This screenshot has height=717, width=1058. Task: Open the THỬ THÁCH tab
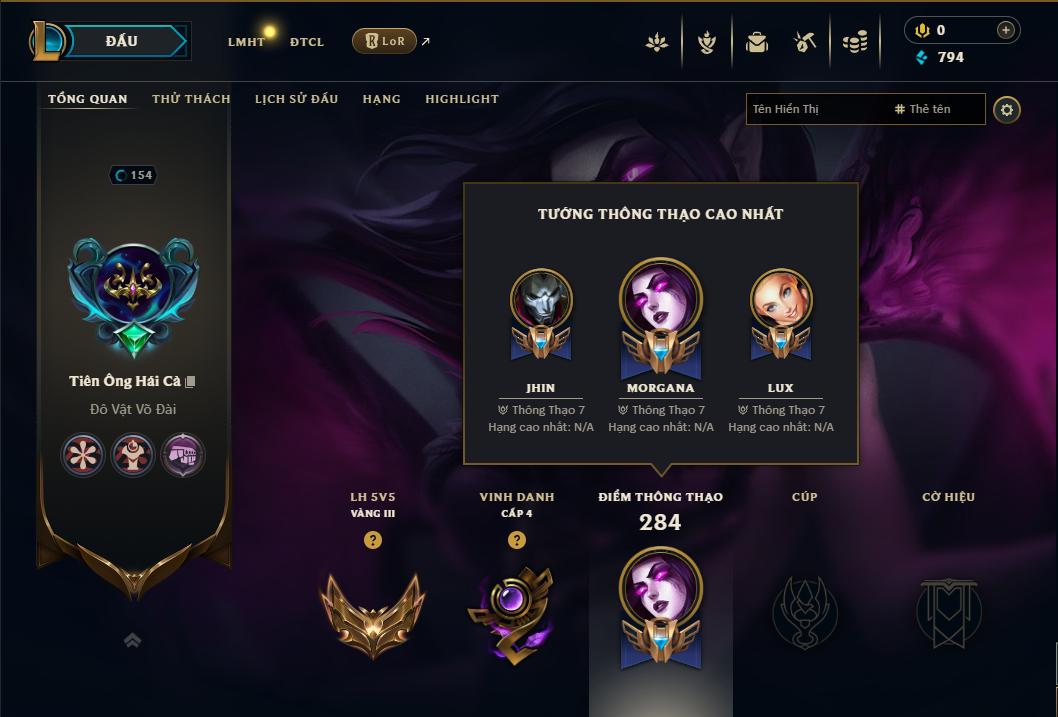click(x=191, y=99)
